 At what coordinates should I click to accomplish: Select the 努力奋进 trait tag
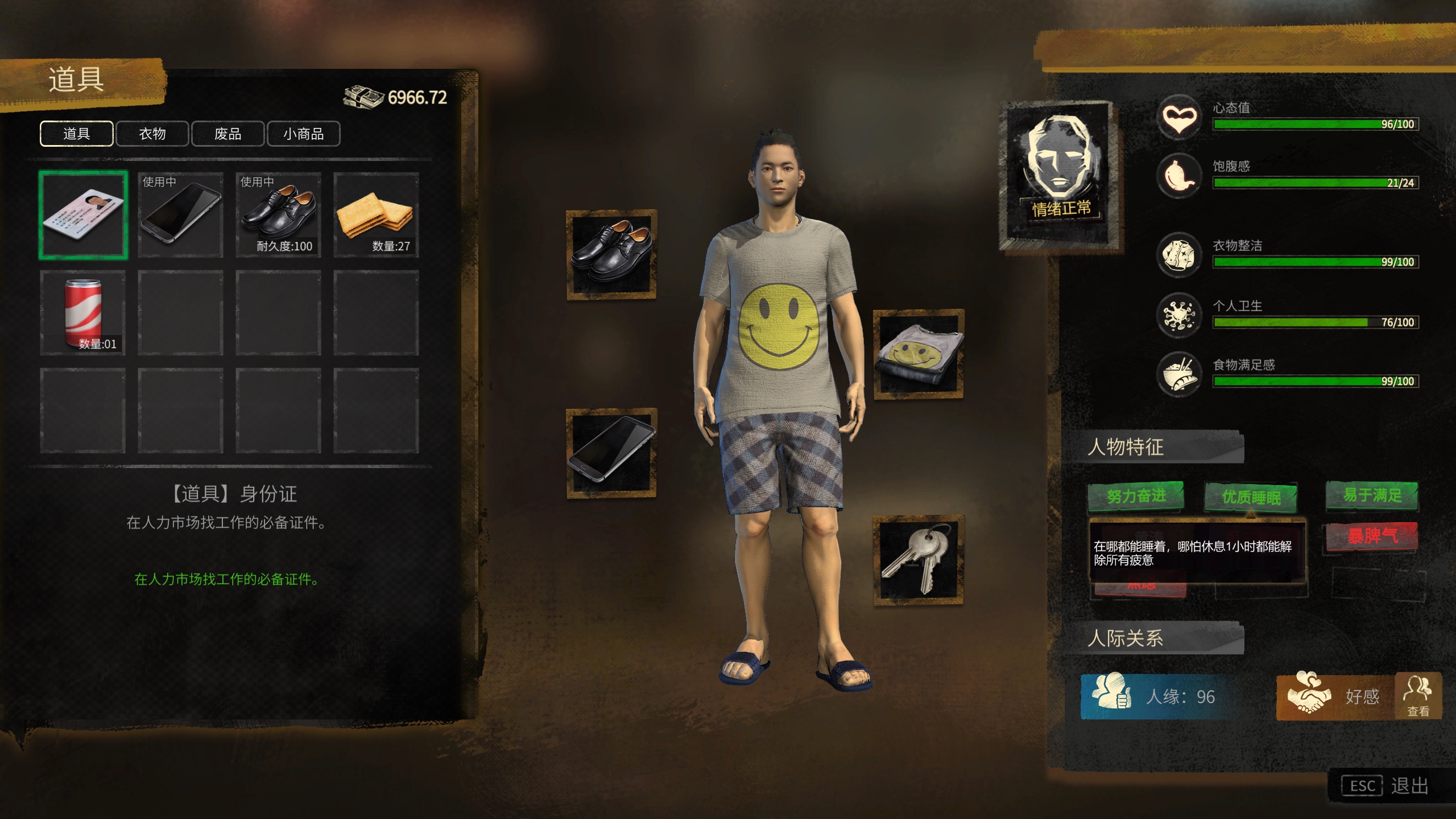[1136, 496]
